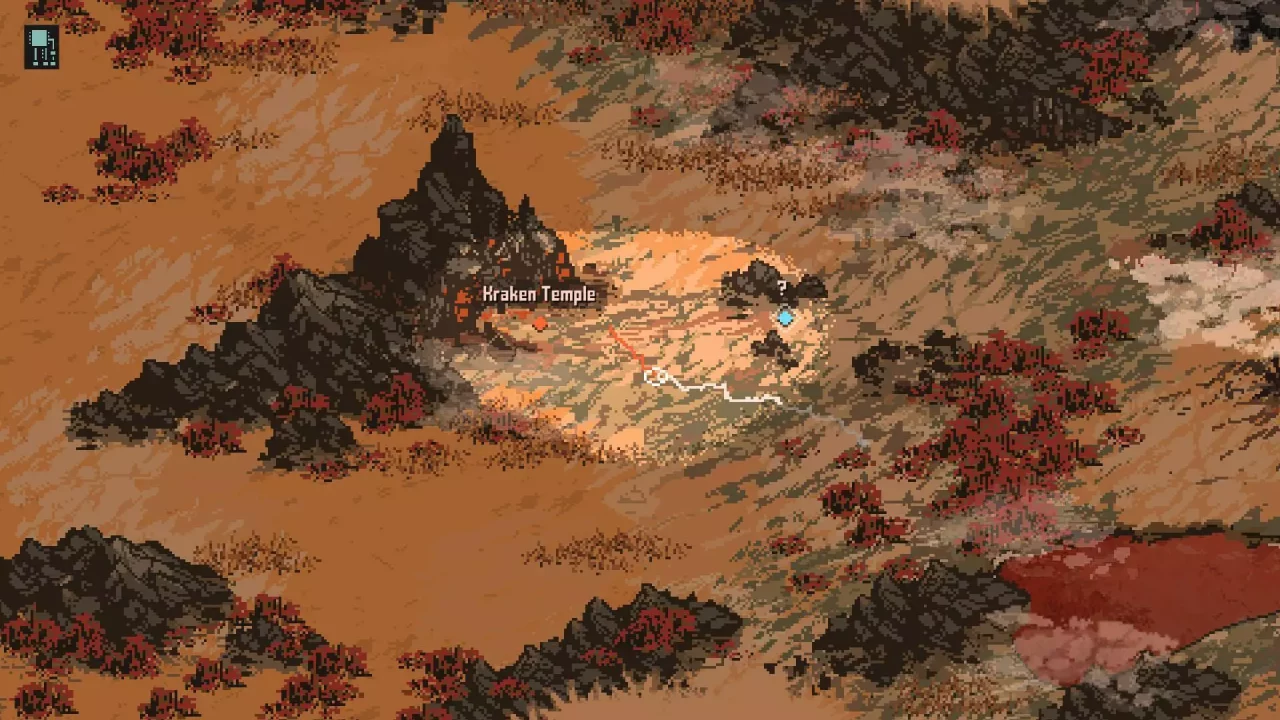Open the map screen via the device icon
The width and height of the screenshot is (1280, 720).
pos(41,46)
